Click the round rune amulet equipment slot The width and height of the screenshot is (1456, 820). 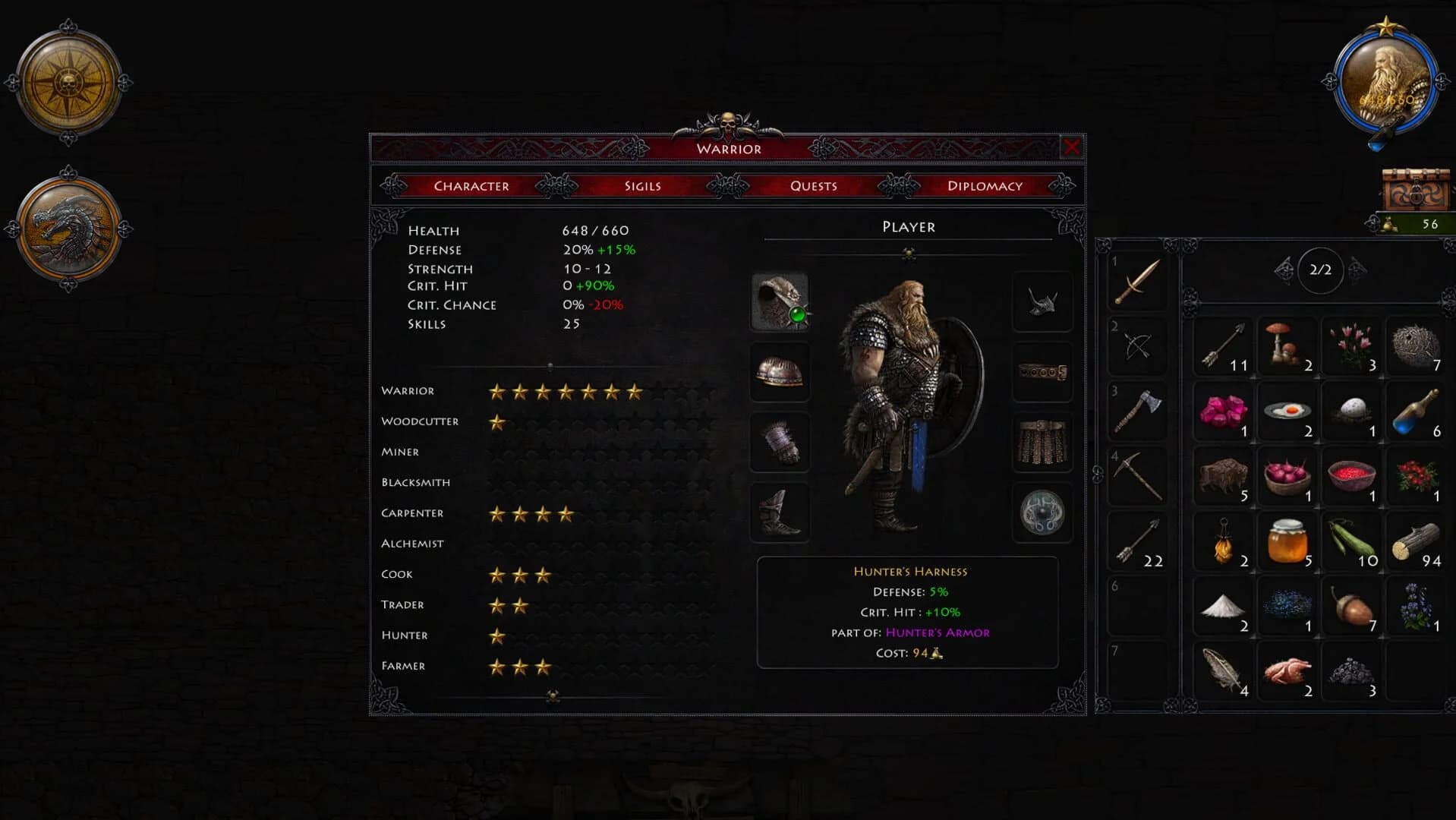point(1042,512)
